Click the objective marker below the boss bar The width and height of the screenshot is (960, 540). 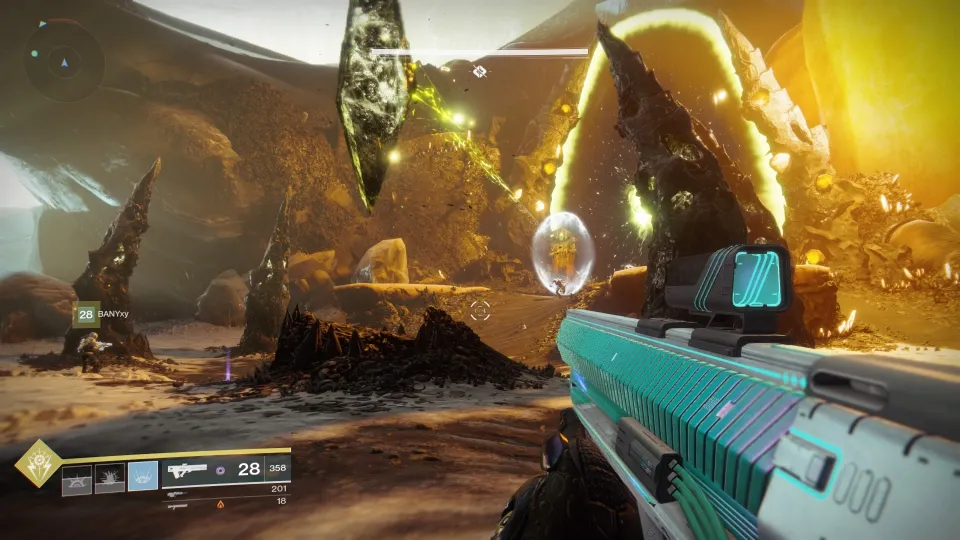tap(480, 71)
